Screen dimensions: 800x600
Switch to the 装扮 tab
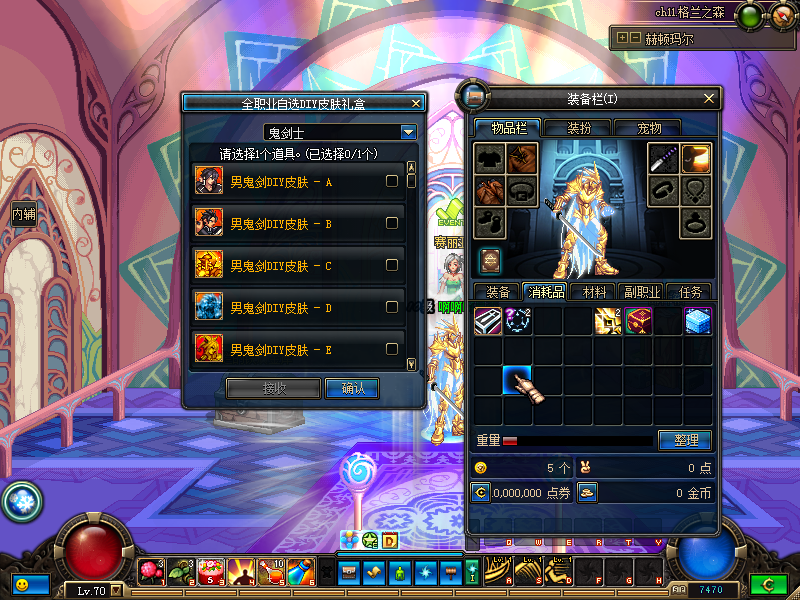[x=579, y=128]
